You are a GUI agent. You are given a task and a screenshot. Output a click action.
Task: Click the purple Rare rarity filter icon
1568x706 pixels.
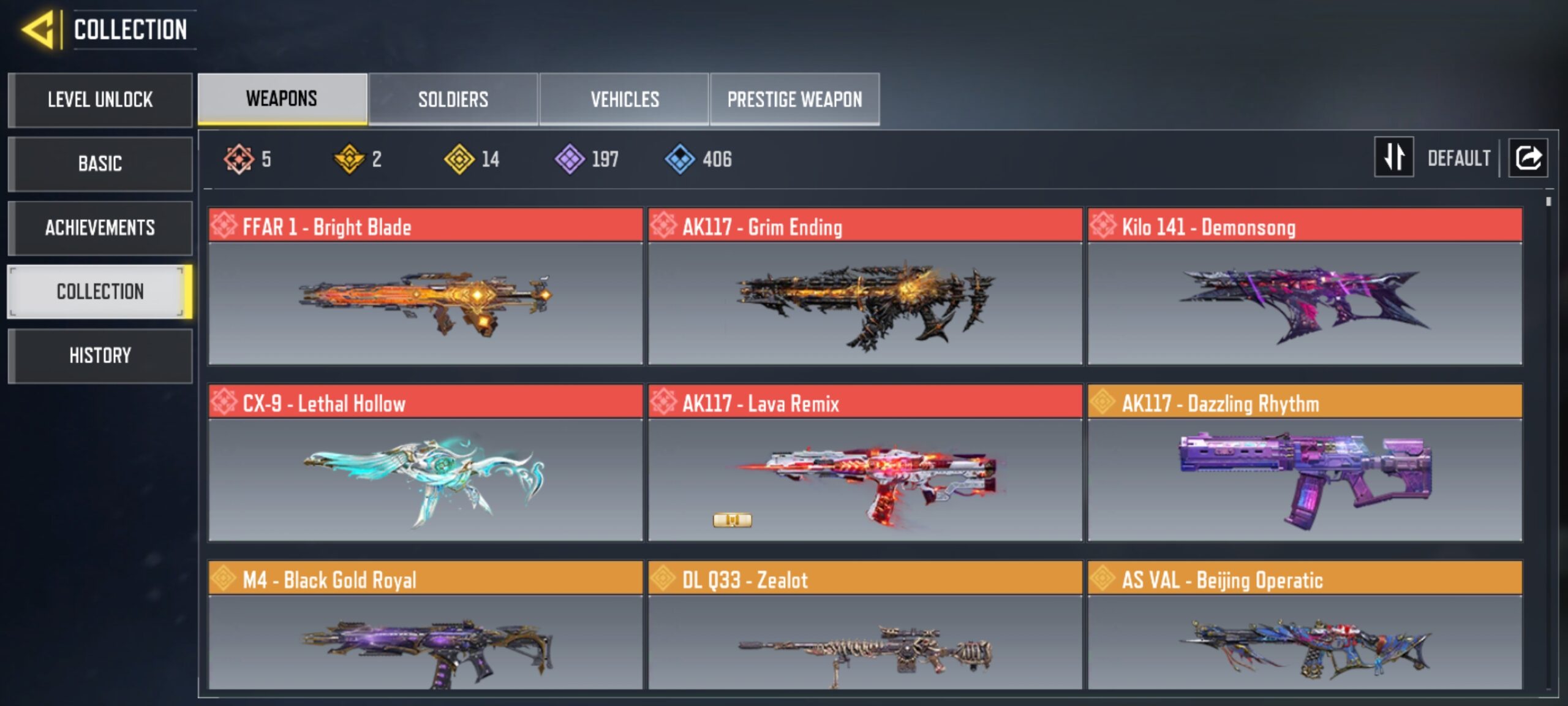(x=570, y=159)
